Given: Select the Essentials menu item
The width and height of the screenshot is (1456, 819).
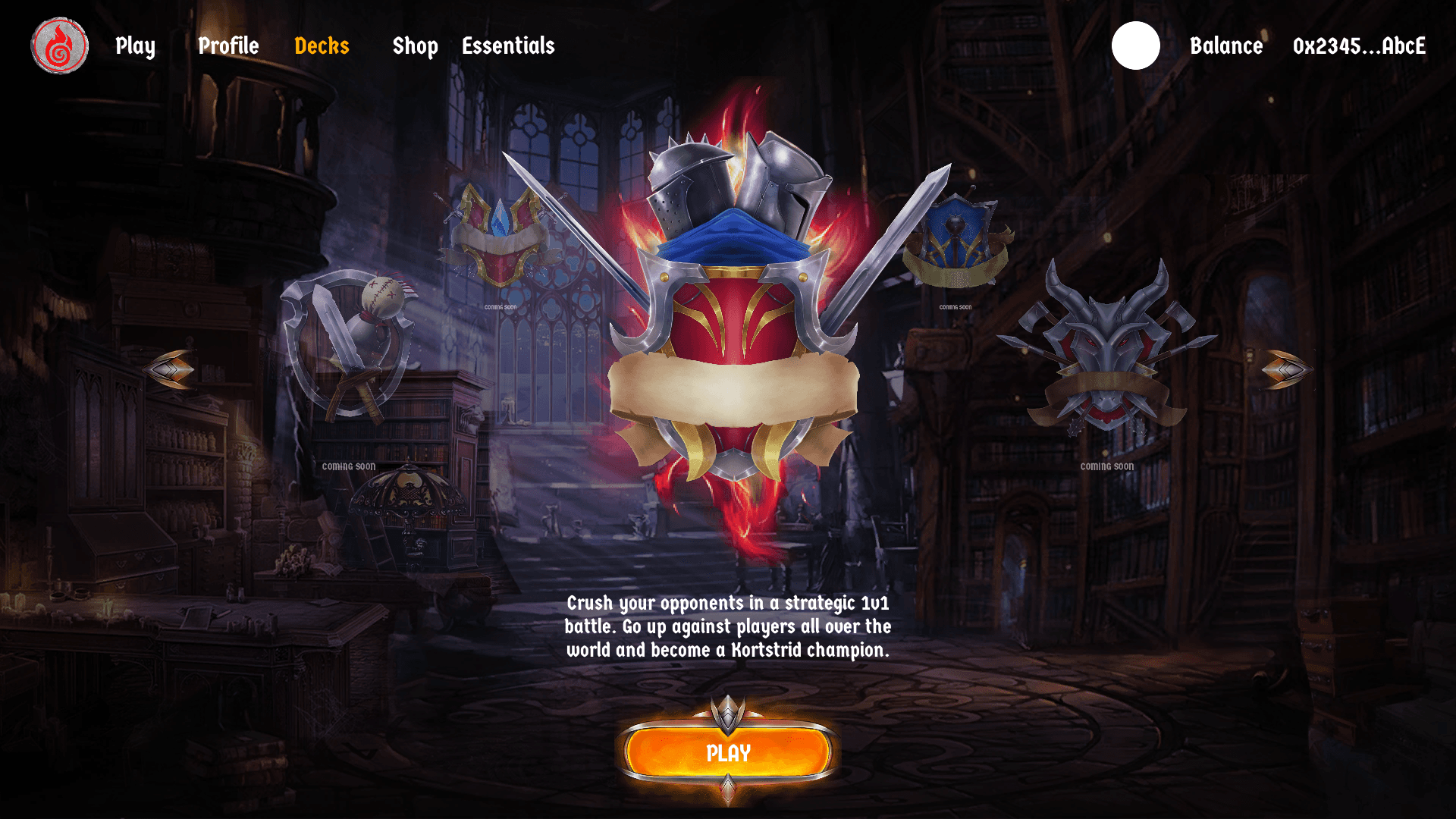Looking at the screenshot, I should tap(508, 46).
